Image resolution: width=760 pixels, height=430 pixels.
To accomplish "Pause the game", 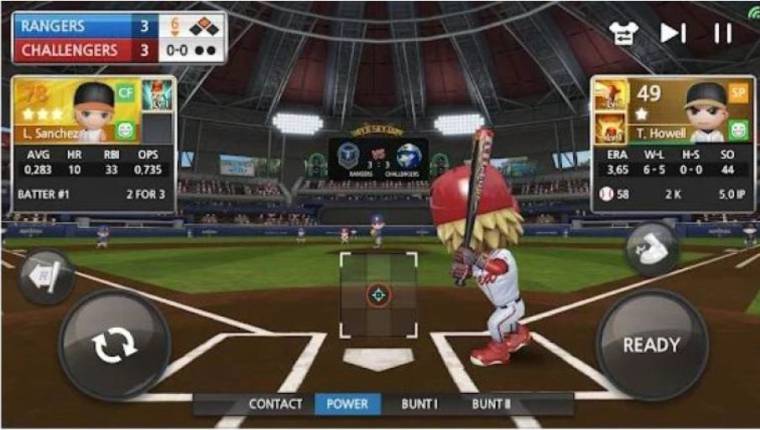I will pyautogui.click(x=723, y=33).
